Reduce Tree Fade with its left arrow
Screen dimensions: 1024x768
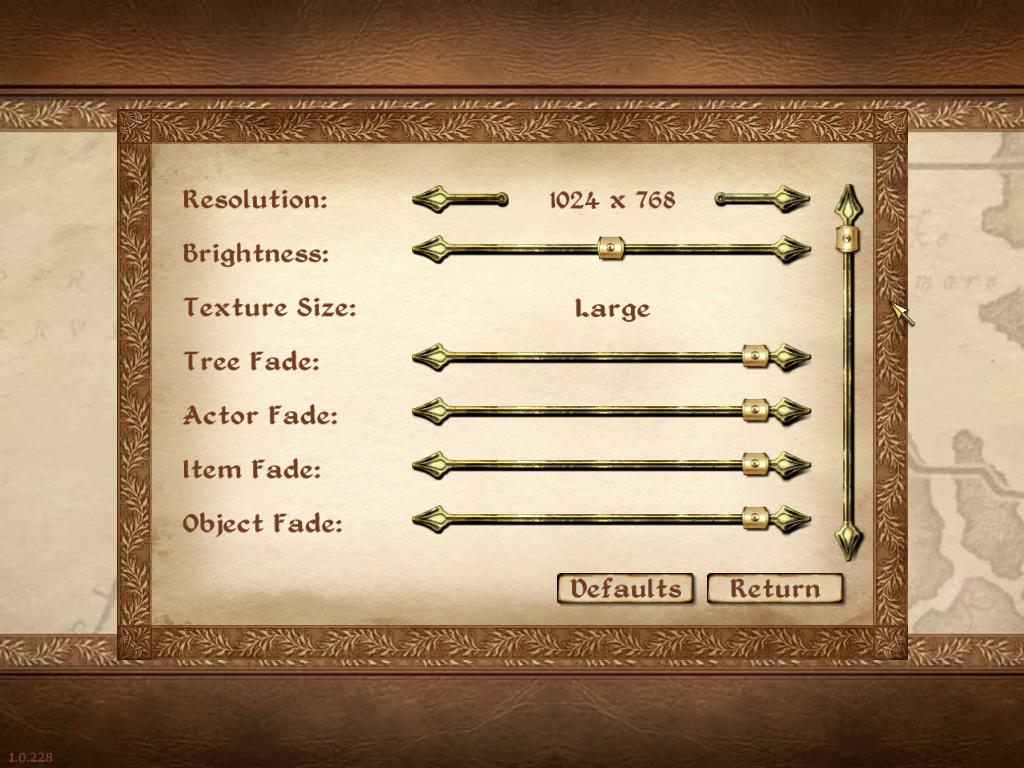tap(430, 357)
